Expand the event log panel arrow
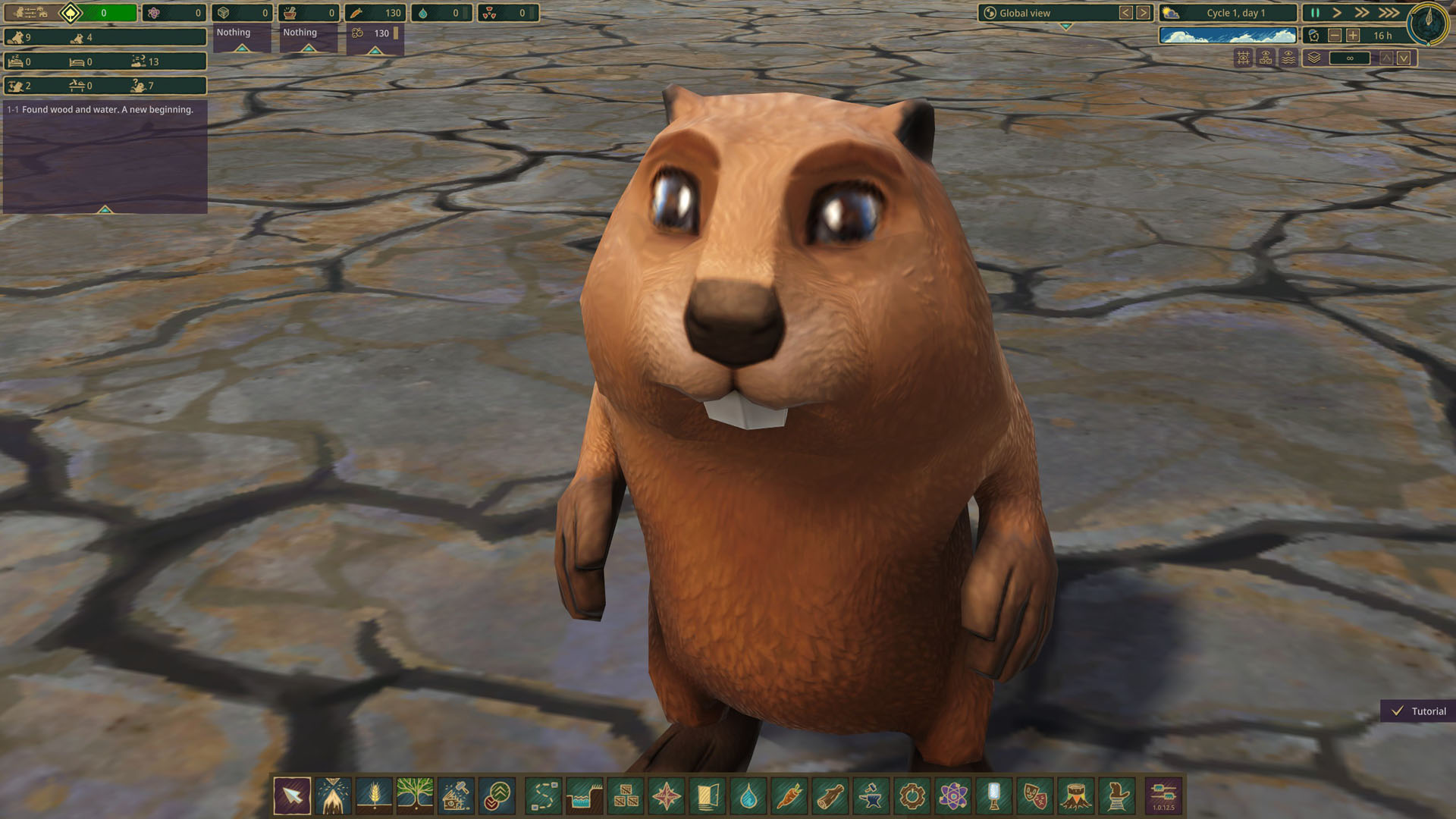 click(x=105, y=209)
